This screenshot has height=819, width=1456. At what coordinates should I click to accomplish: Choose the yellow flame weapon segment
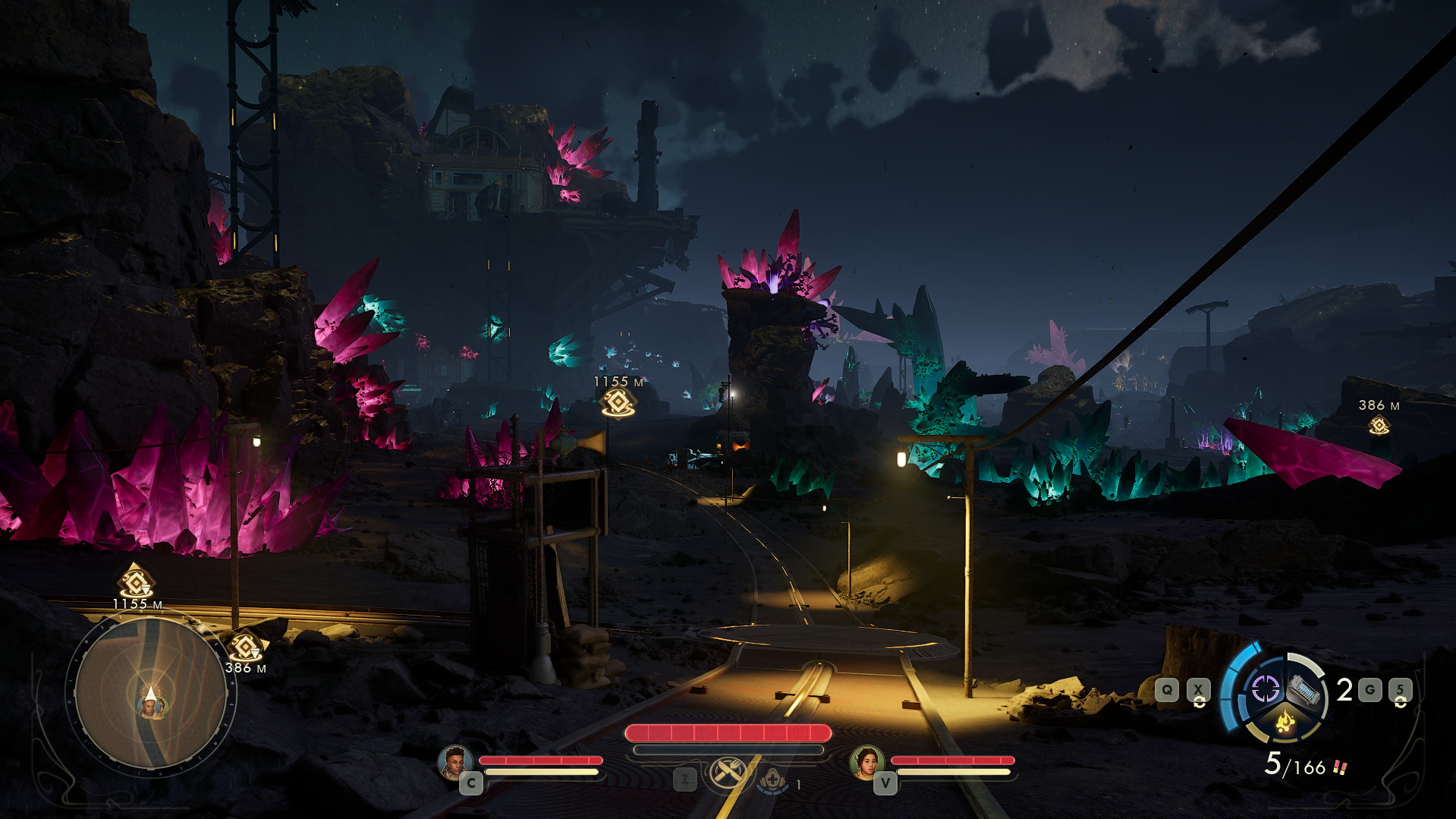point(1285,722)
